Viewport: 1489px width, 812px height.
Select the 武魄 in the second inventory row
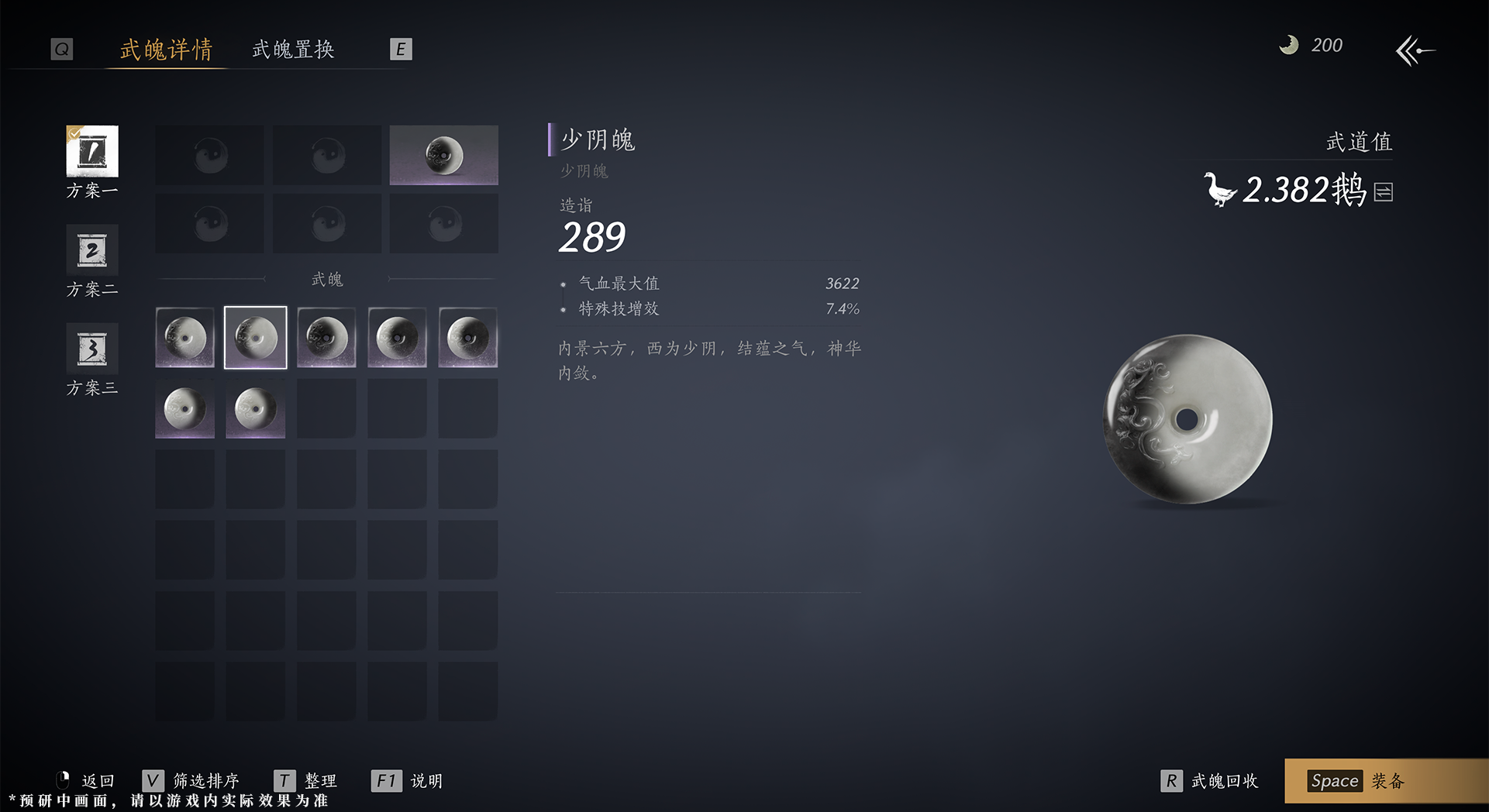(x=184, y=408)
